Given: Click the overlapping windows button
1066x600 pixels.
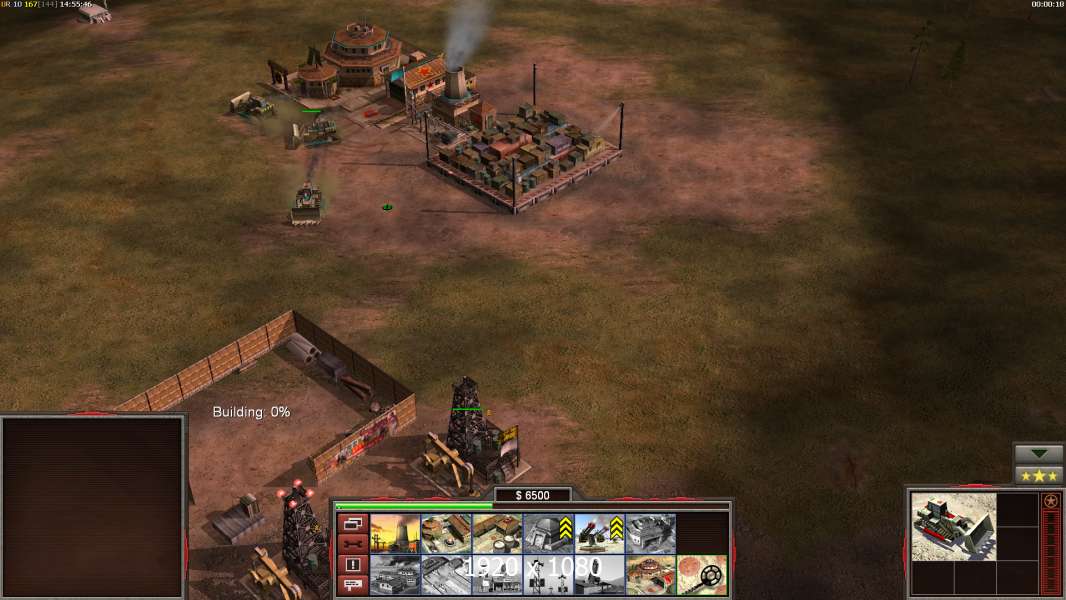Looking at the screenshot, I should pos(352,524).
